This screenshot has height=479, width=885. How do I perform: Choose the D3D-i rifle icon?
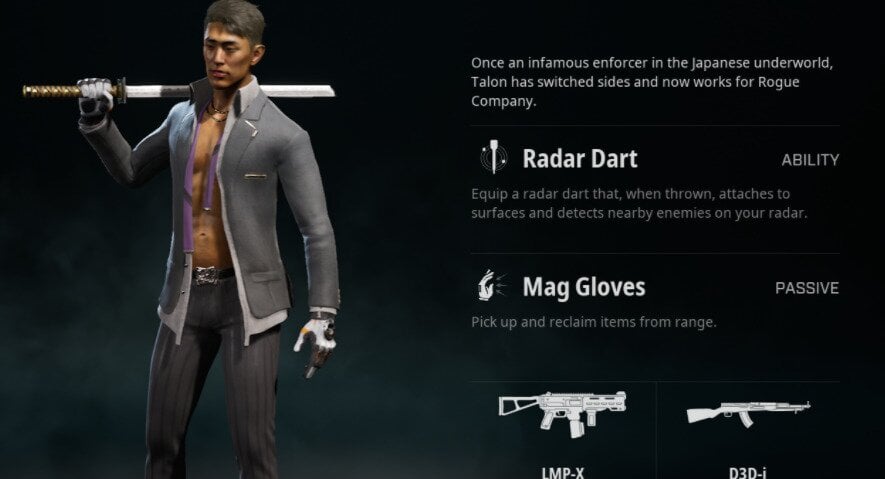(x=748, y=412)
